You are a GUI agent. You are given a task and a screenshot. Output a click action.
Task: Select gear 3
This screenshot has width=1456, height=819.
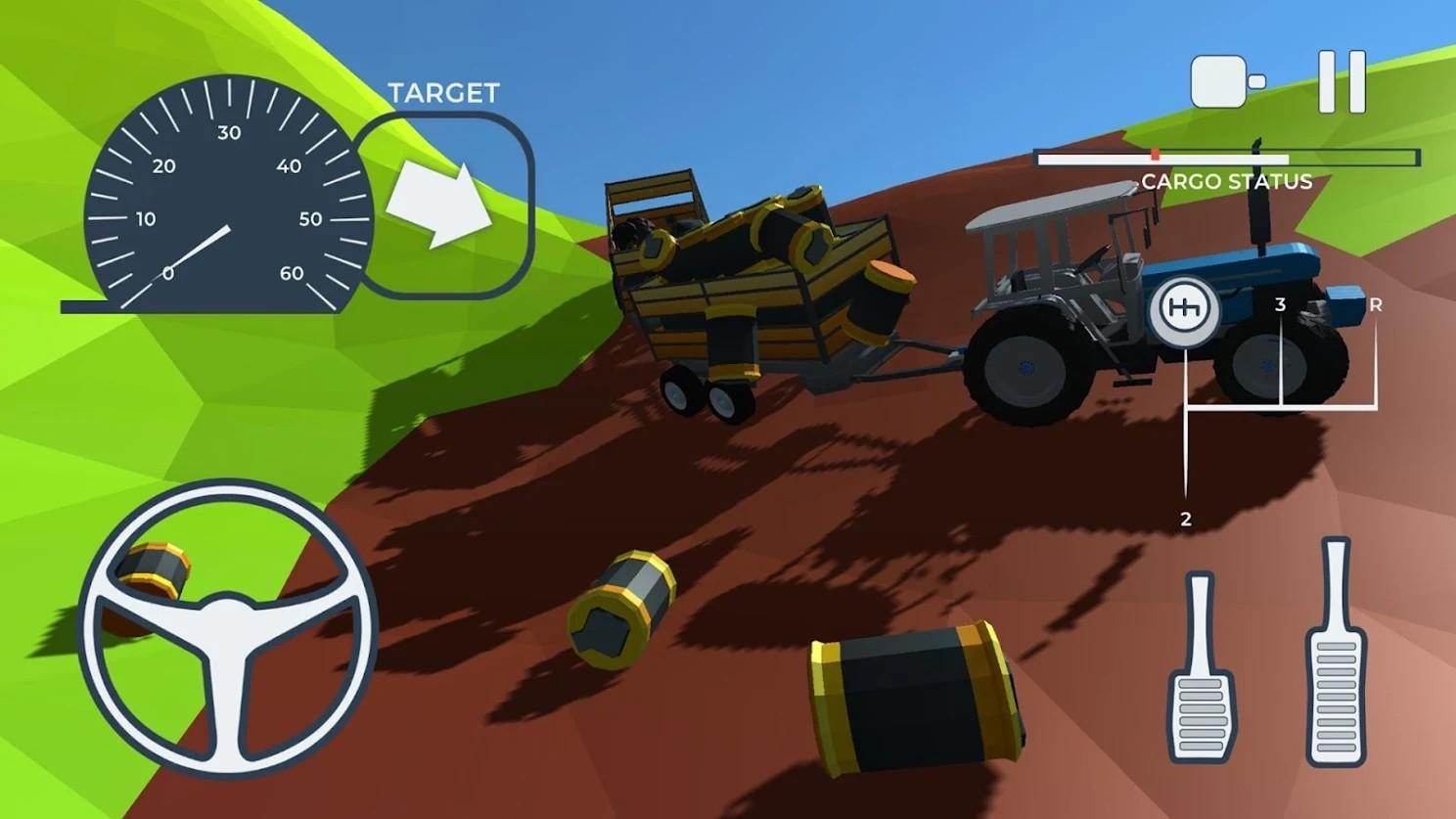pos(1280,305)
